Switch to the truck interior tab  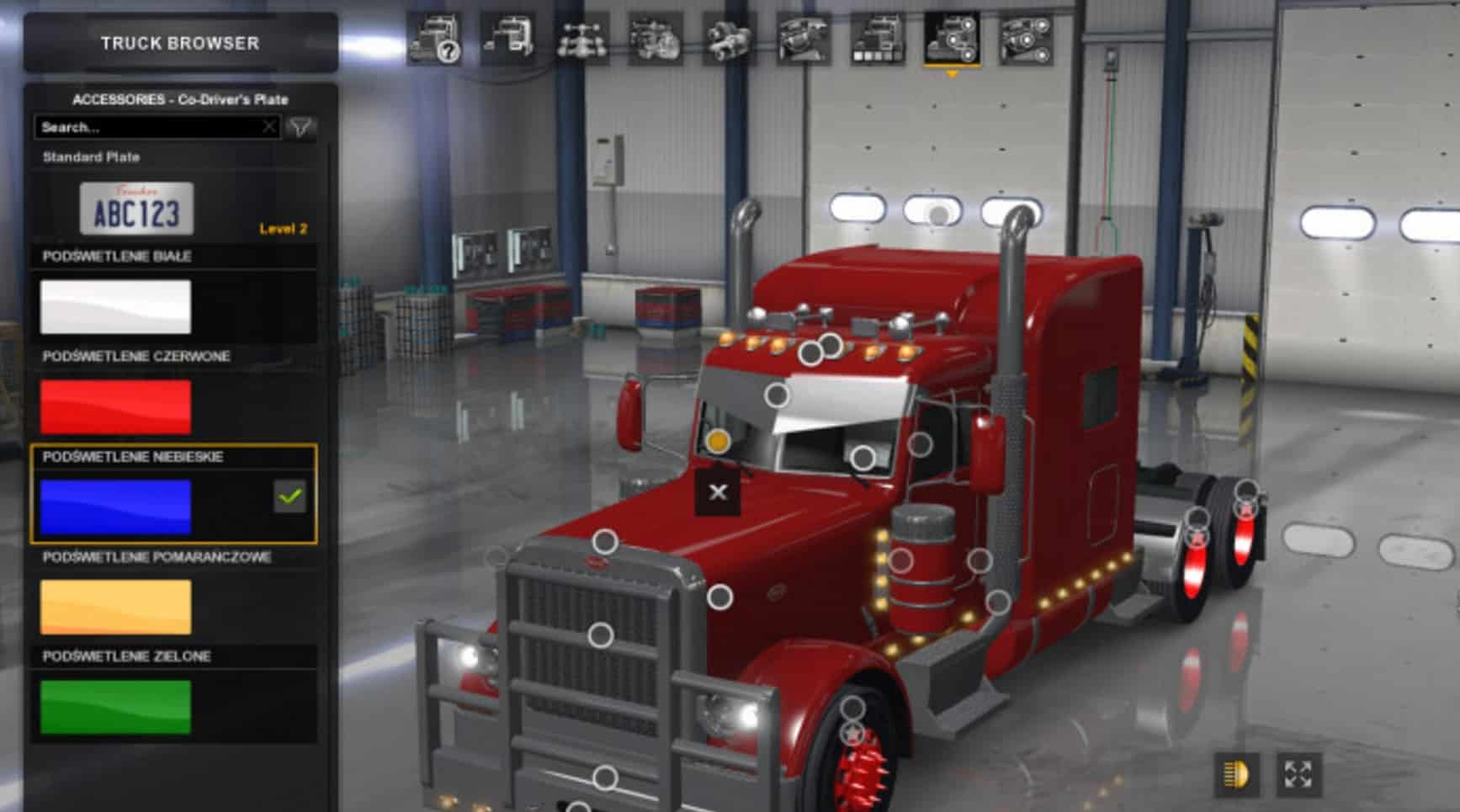point(804,39)
